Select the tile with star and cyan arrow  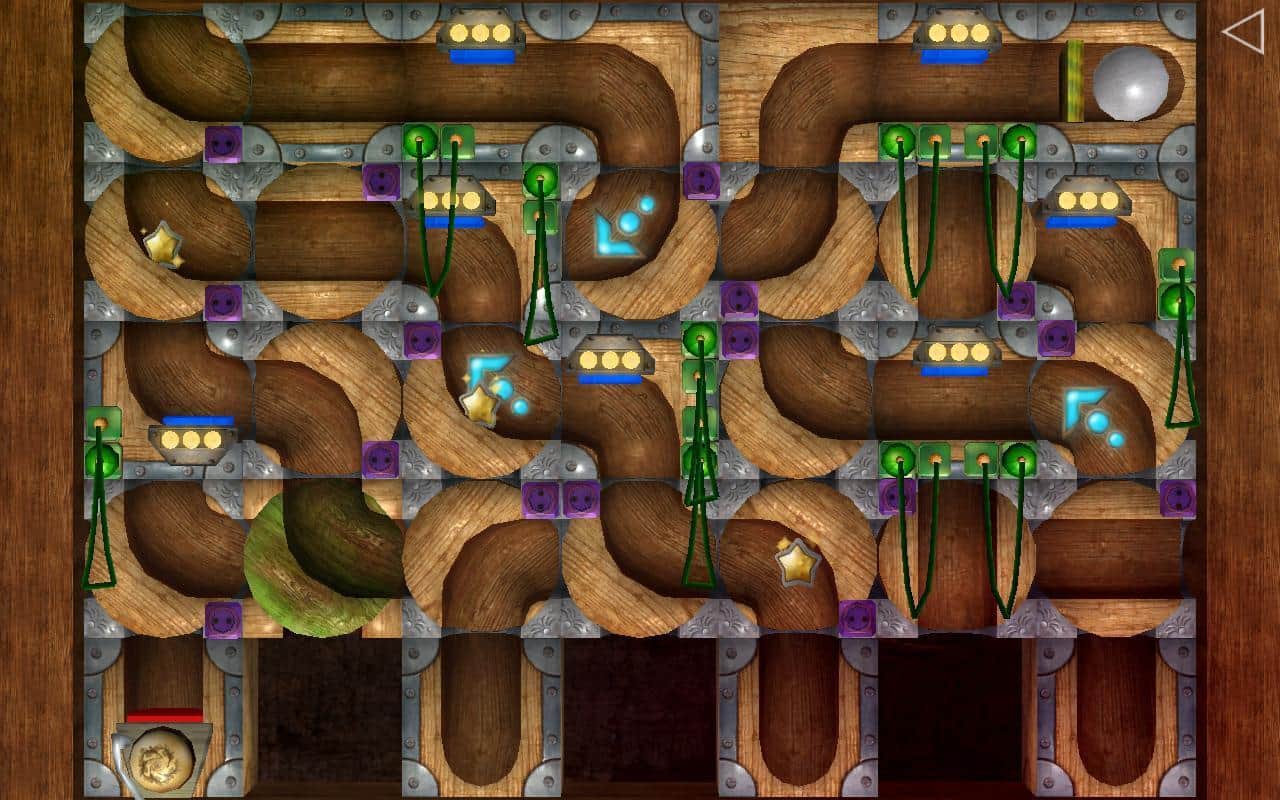coord(482,398)
